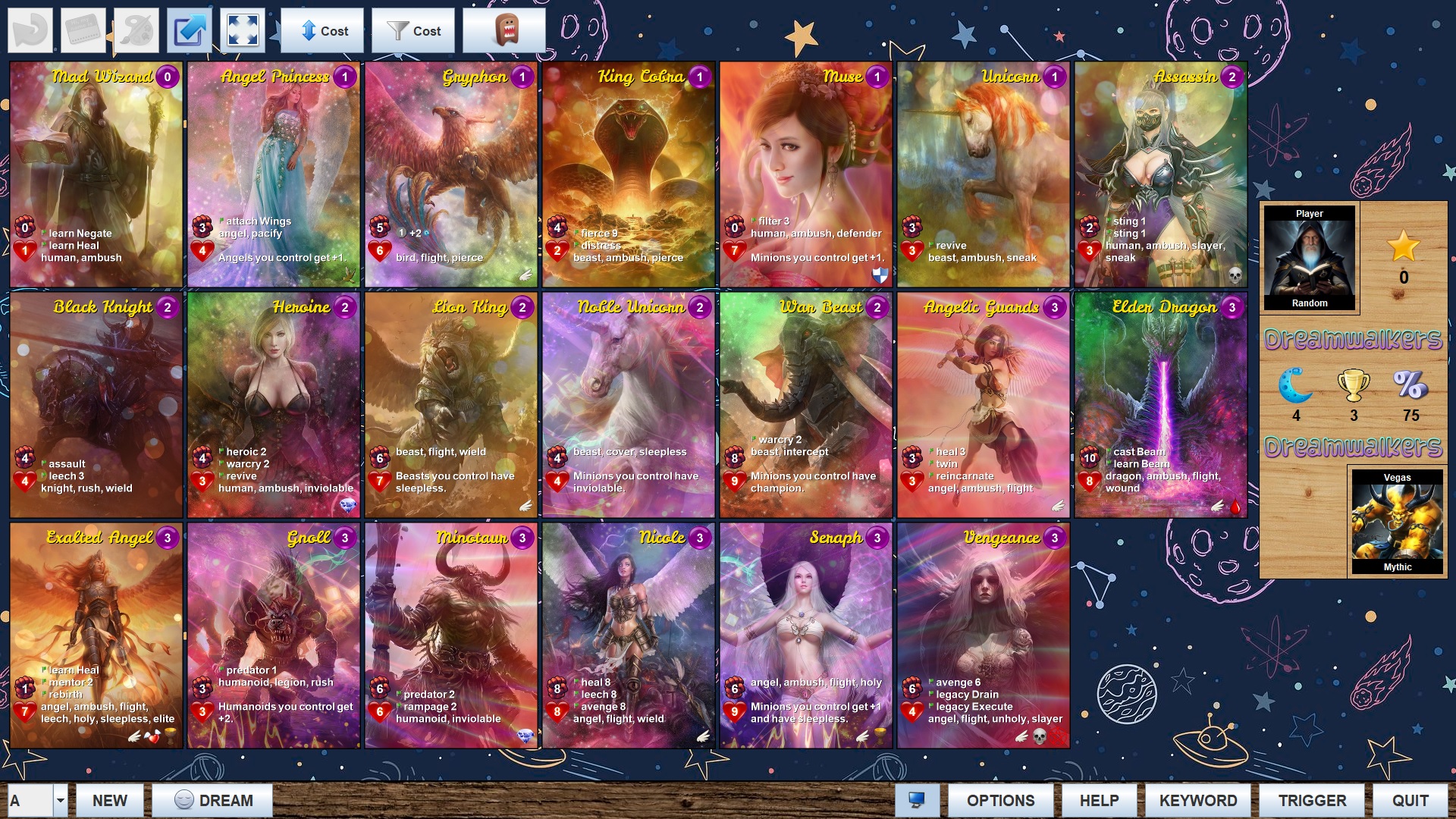Click the brown monster face button
Viewport: 1456px width, 819px height.
(x=504, y=31)
